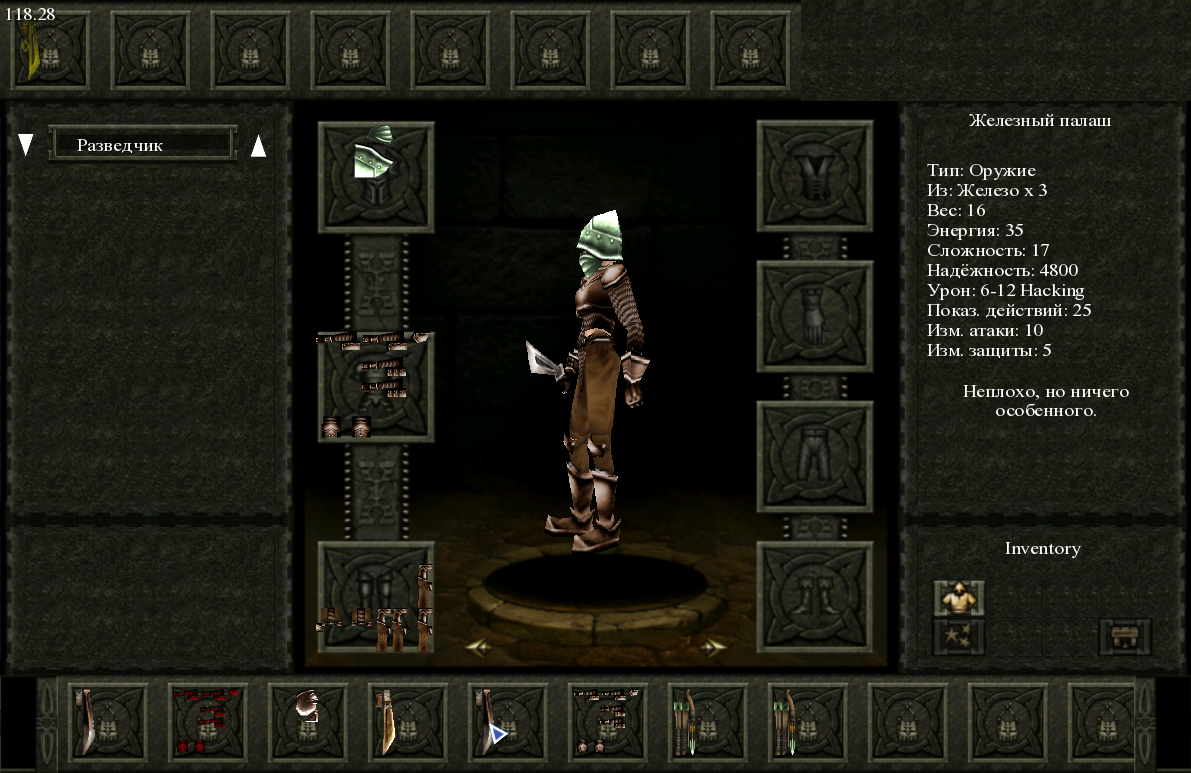1191x773 pixels.
Task: Rotate the character model left
Action: click(x=478, y=648)
